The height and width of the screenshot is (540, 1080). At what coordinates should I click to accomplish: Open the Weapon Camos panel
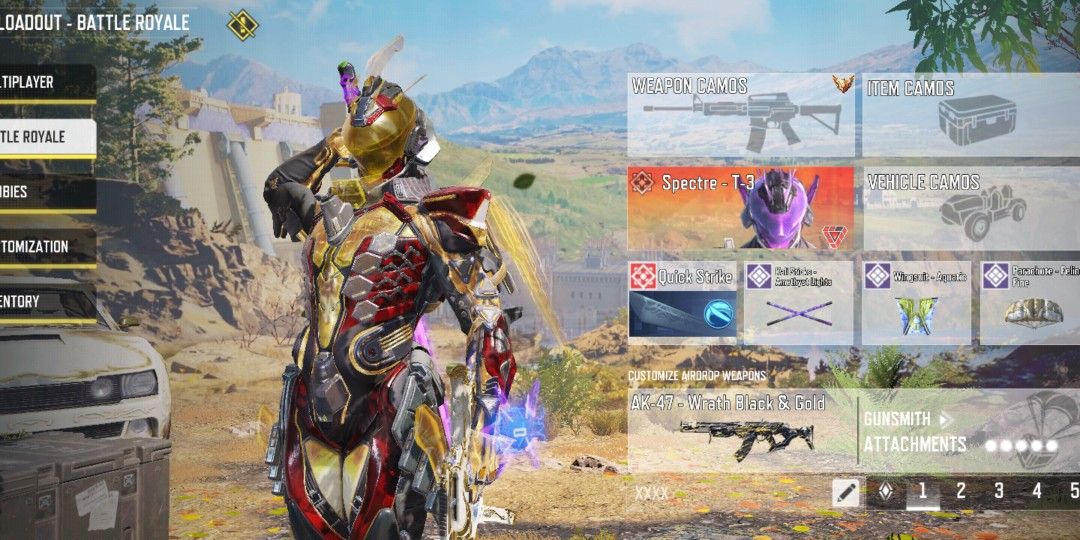[741, 114]
